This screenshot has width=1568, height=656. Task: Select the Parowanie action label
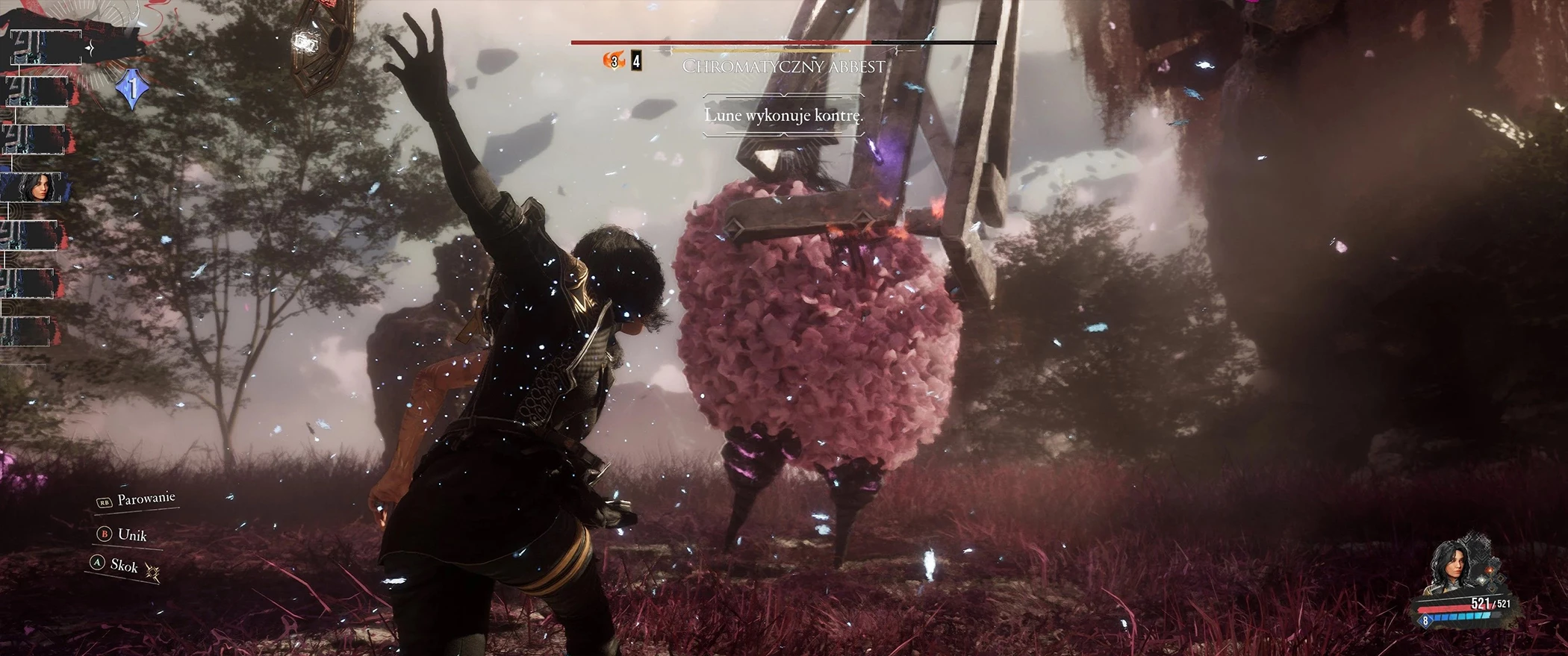click(146, 499)
